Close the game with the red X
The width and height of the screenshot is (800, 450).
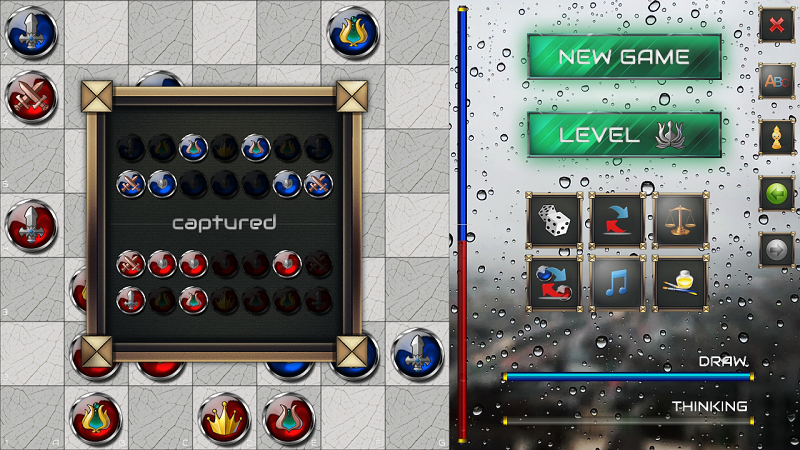point(776,25)
